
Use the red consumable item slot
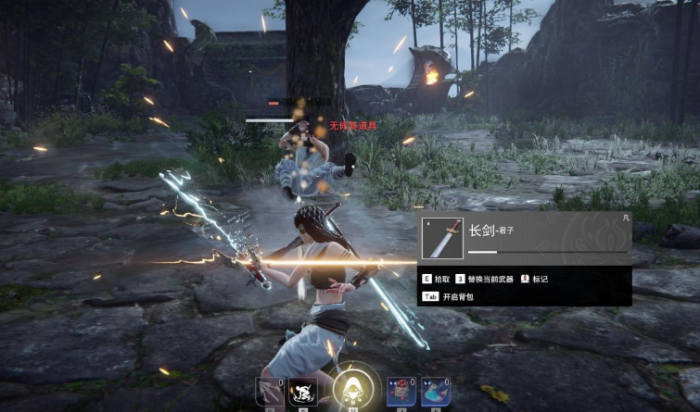401,392
